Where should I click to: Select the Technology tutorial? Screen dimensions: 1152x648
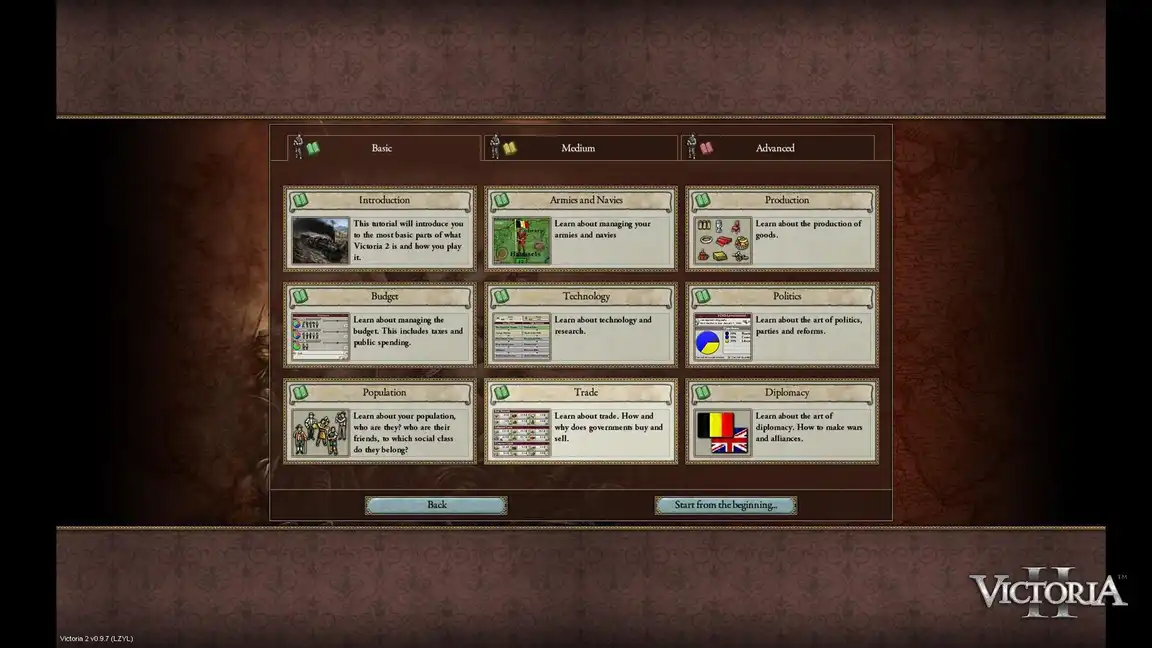point(581,324)
